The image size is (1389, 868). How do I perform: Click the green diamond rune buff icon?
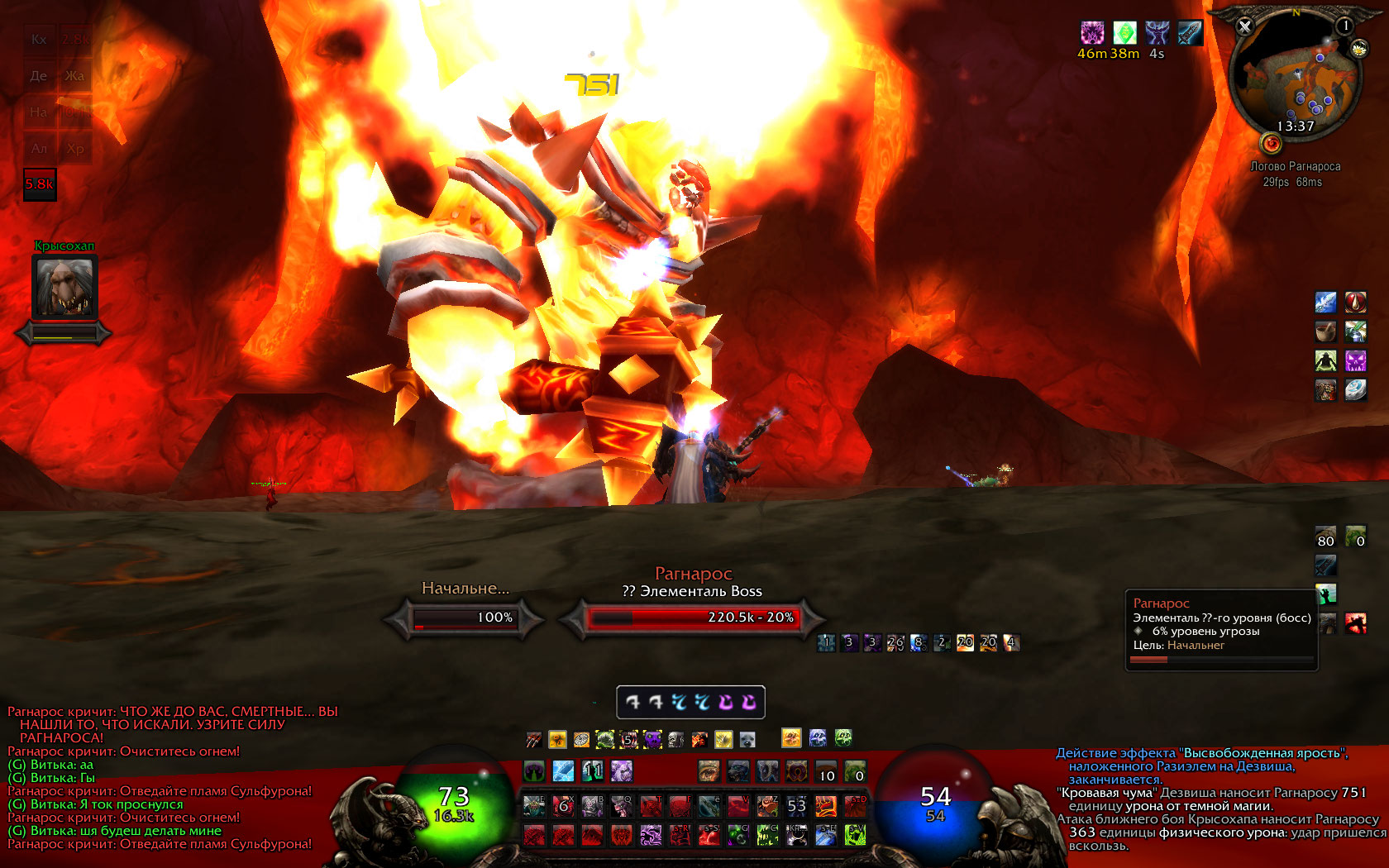1124,33
